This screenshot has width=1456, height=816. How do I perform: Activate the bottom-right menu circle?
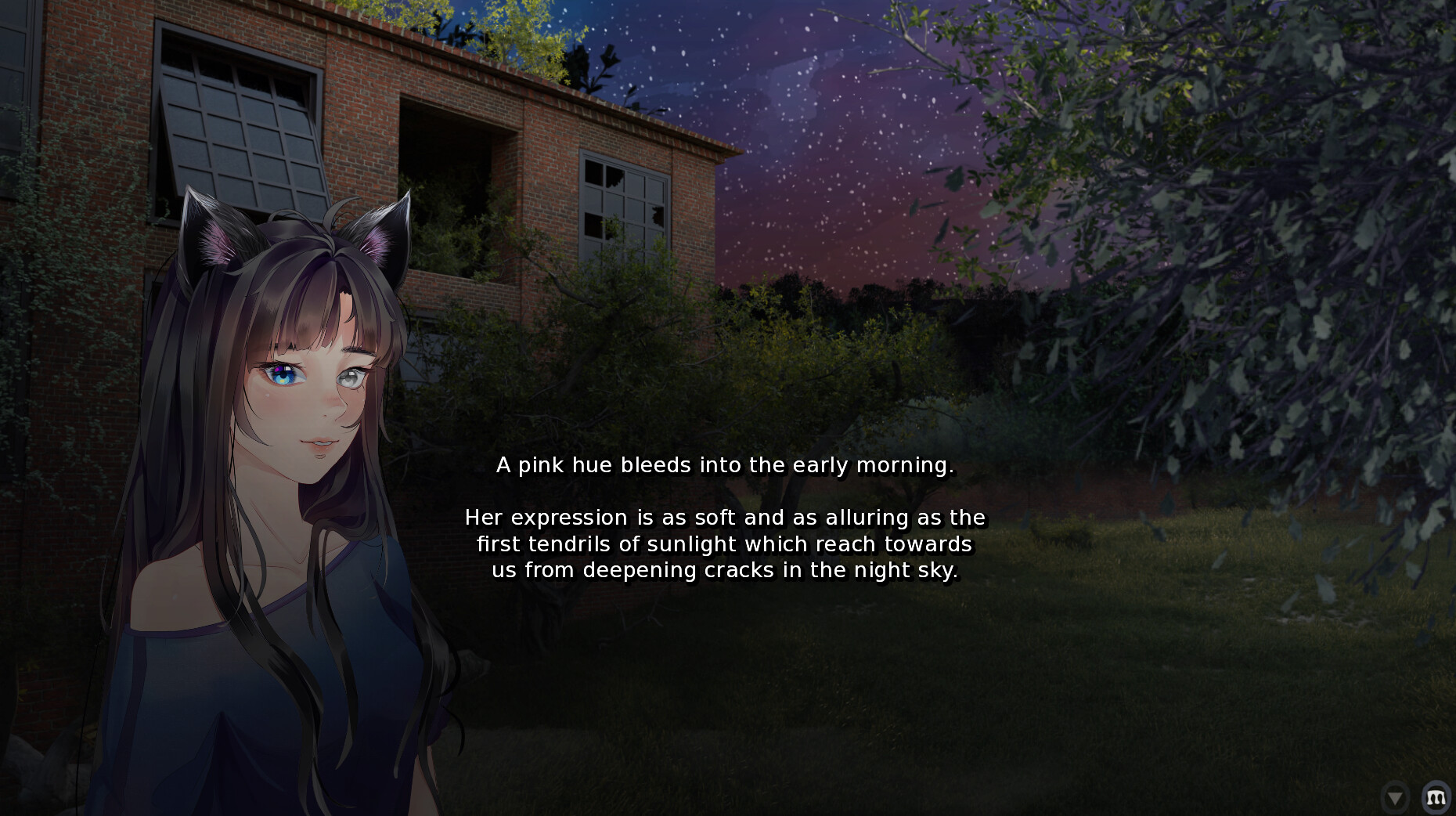pyautogui.click(x=1437, y=797)
